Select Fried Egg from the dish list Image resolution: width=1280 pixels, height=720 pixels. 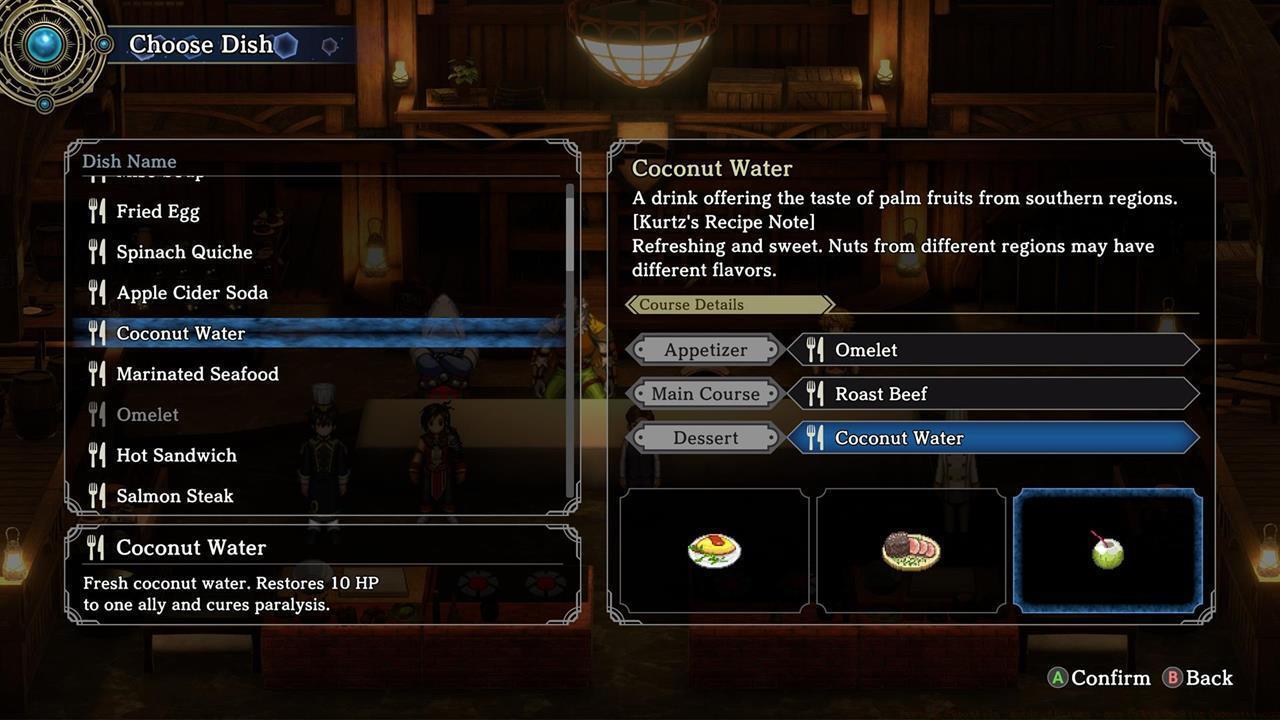(x=158, y=212)
